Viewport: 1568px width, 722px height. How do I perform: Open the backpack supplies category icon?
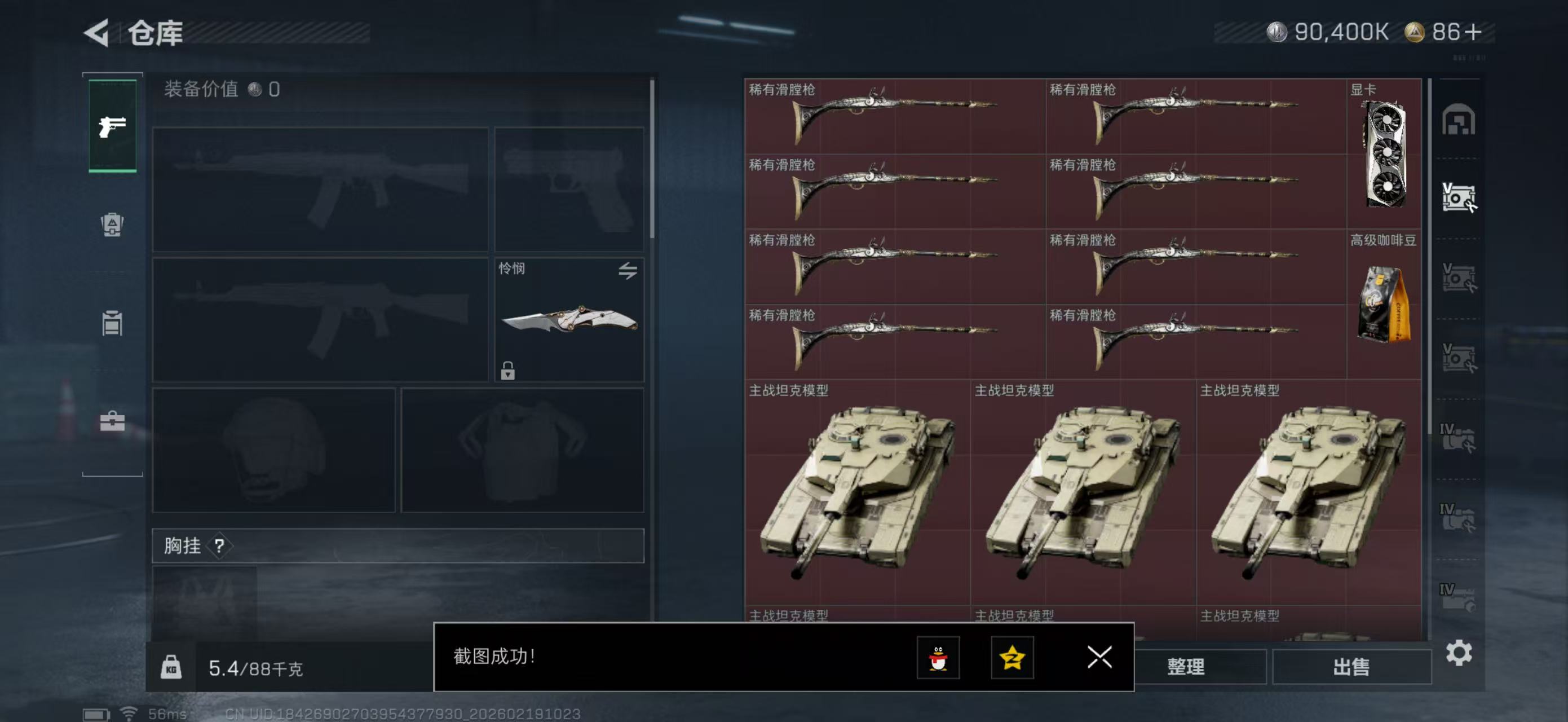coord(113,225)
